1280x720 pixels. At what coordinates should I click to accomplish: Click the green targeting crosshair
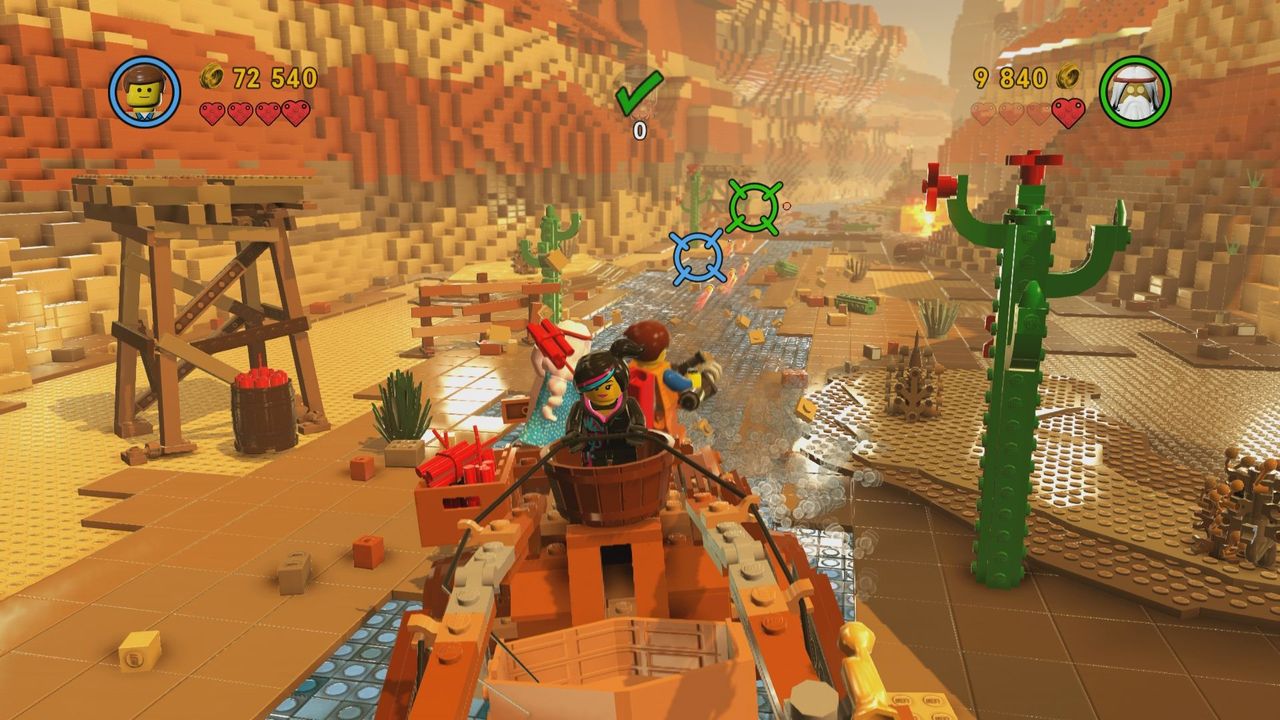click(753, 207)
